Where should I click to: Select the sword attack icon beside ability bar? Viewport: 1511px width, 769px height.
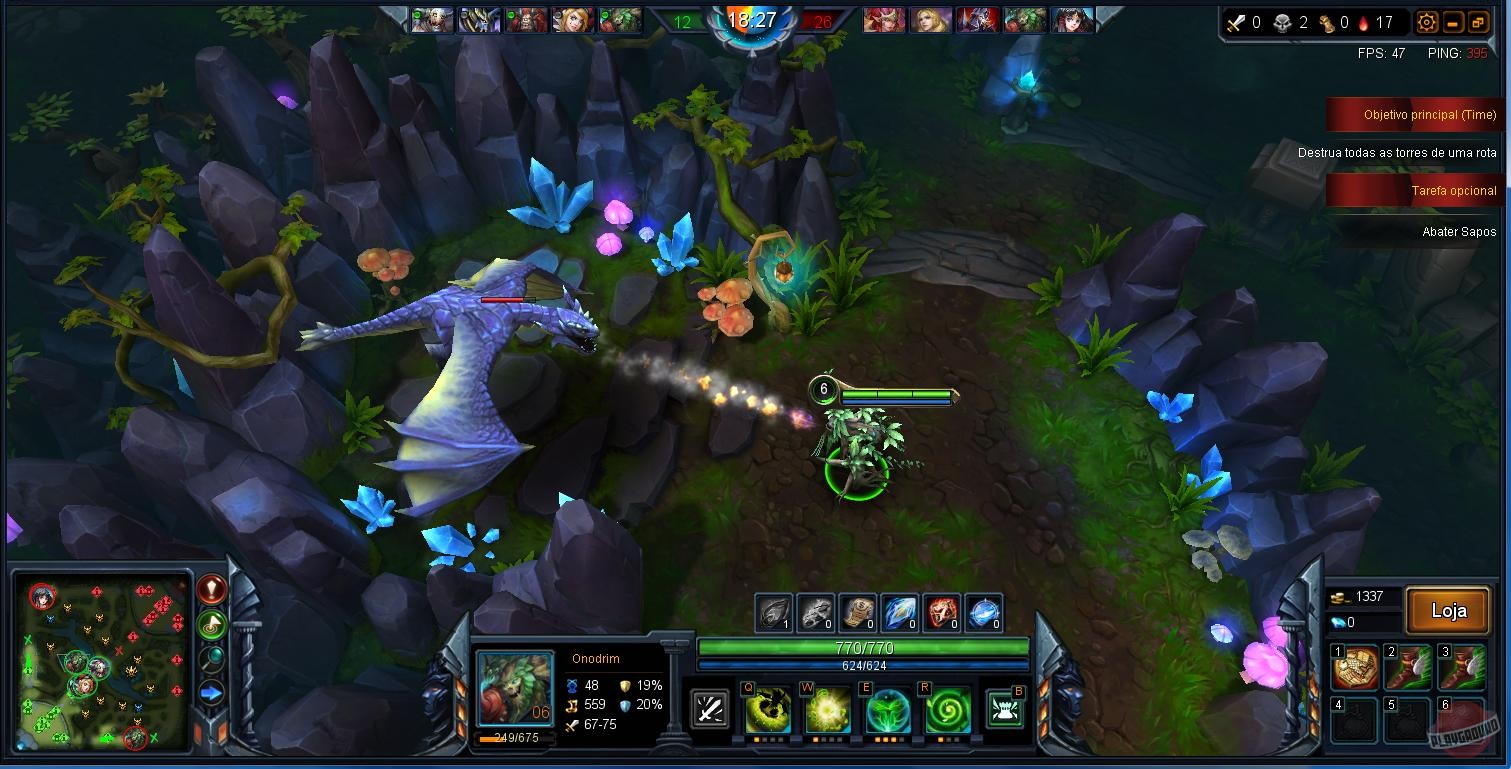click(x=710, y=708)
